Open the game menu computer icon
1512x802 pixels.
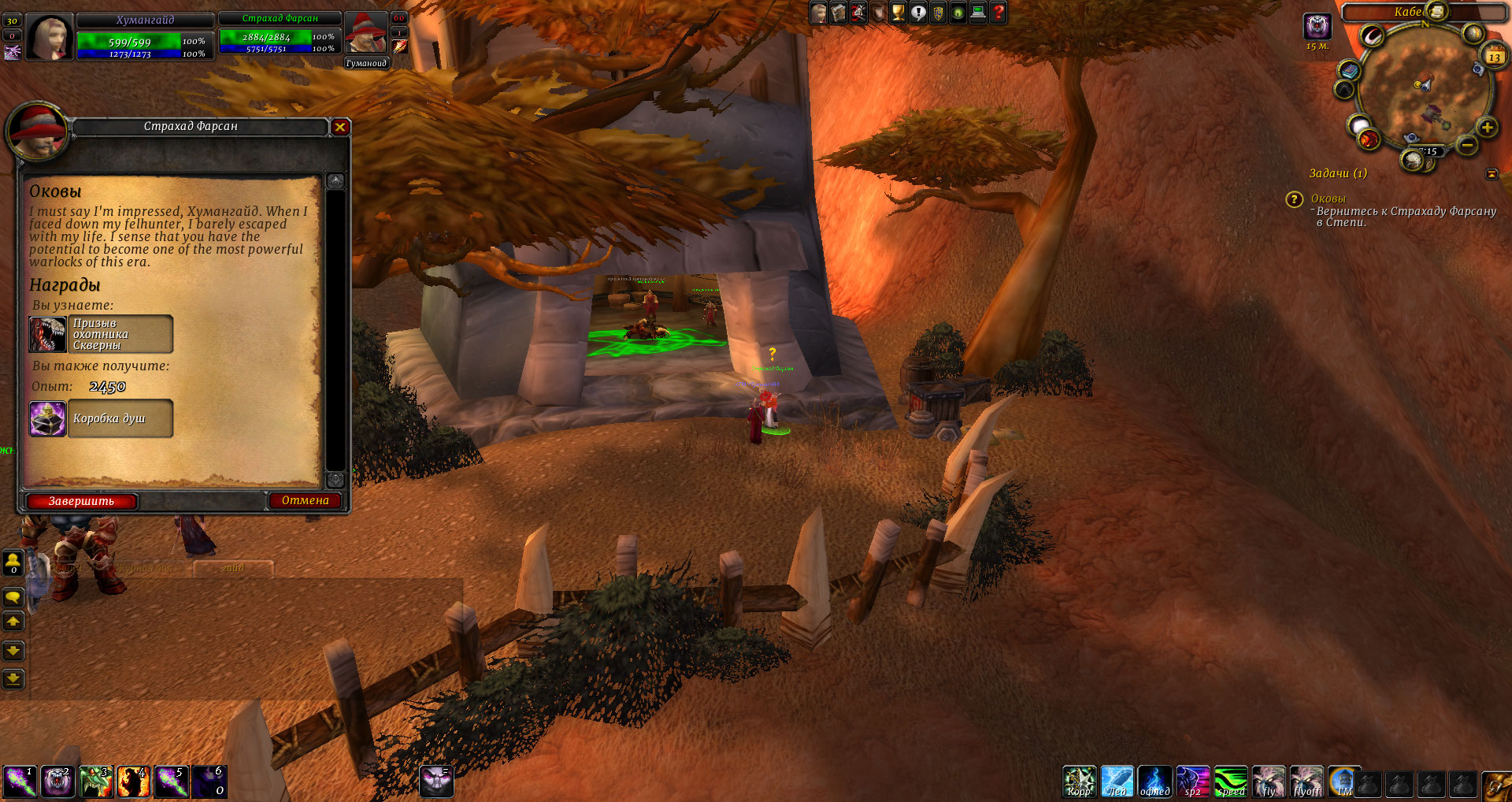click(978, 13)
